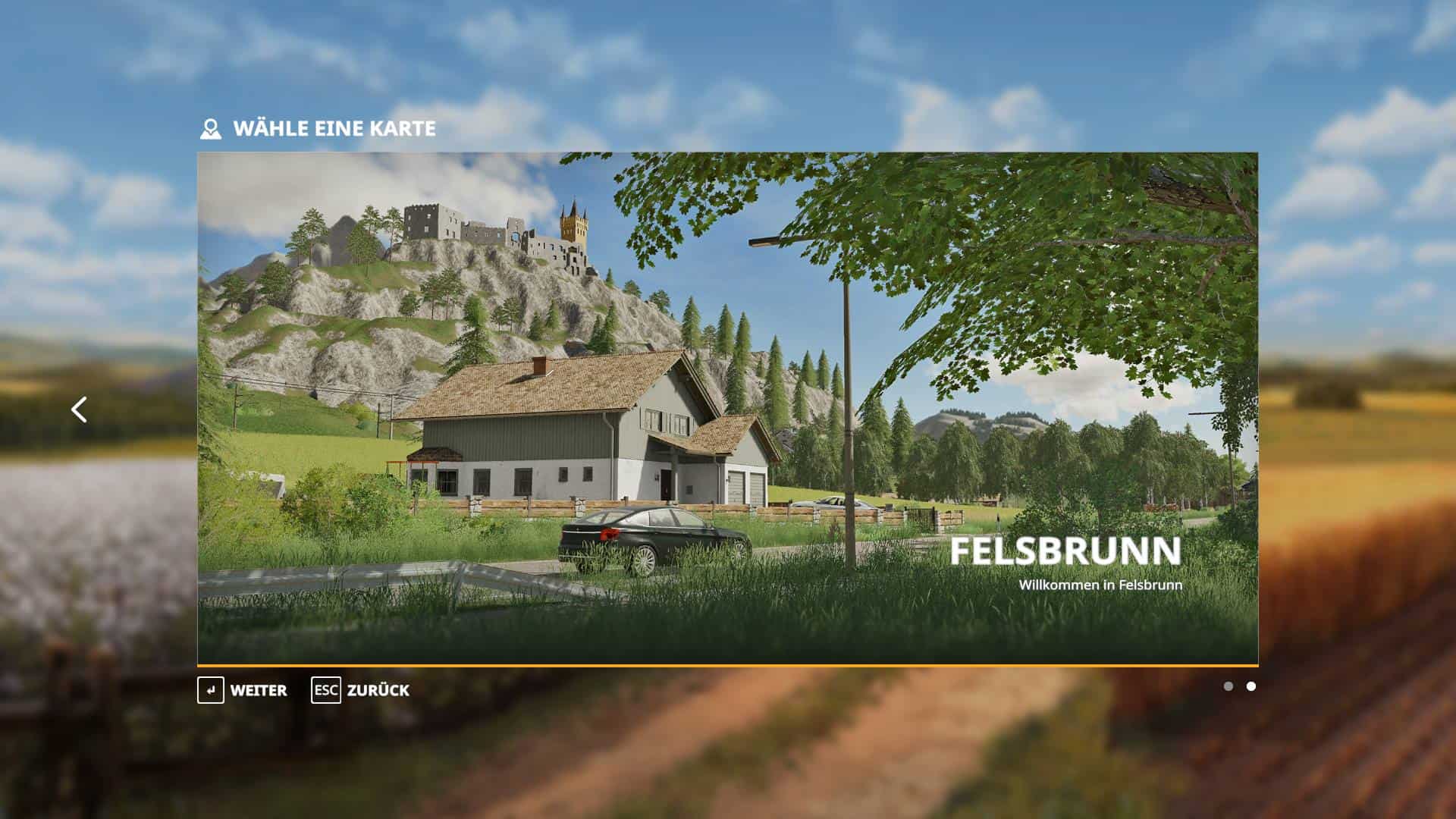
Task: Click the WÄHLE EINE KARTE heading
Action: pos(336,128)
